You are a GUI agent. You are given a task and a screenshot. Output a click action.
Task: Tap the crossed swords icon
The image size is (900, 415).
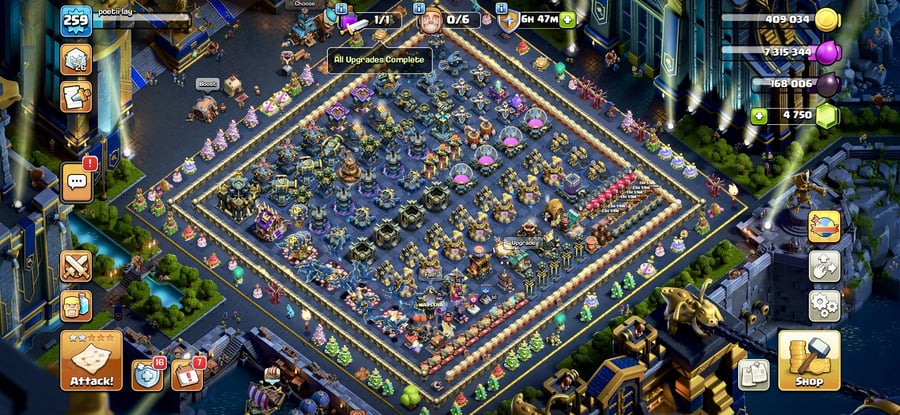pos(76,266)
